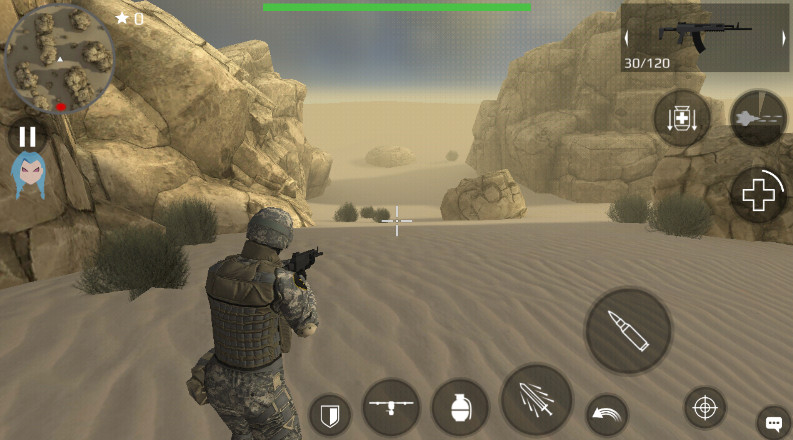Toggle the crosshair aim mode
793x440 pixels.
click(705, 407)
